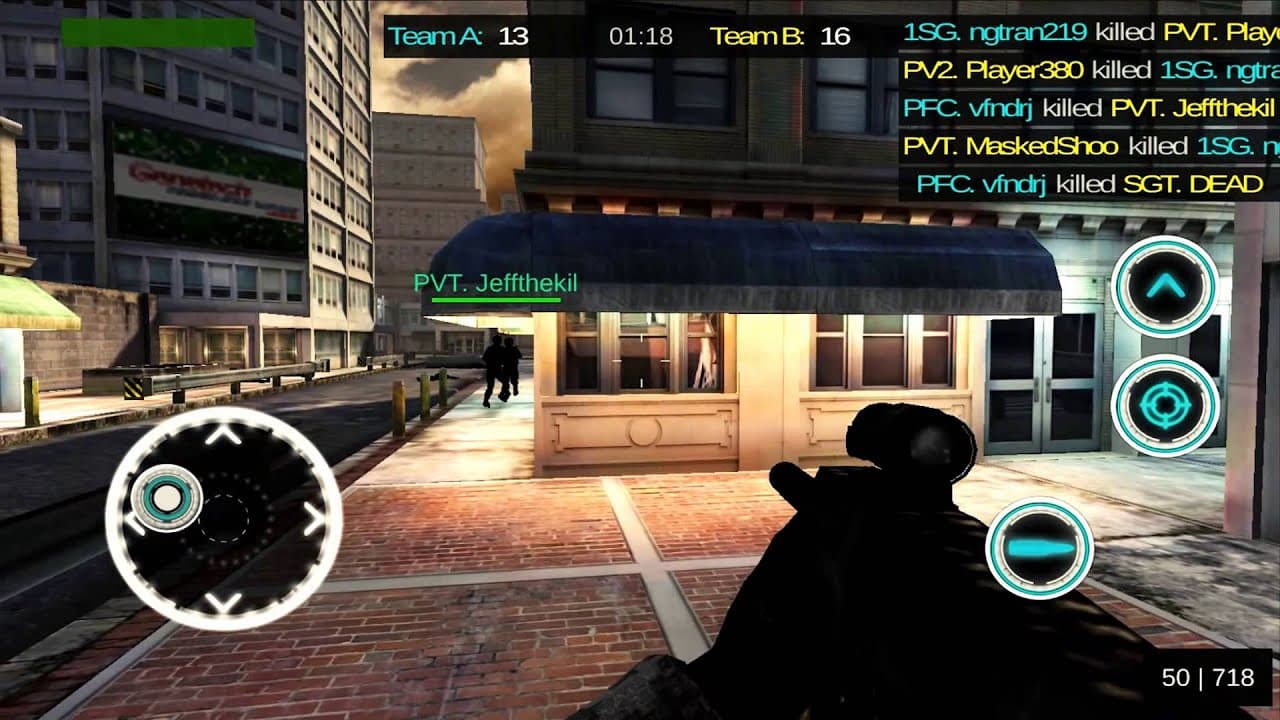Screen dimensions: 1280x720
Task: Tap the PV2. Player380 kill message
Action: tap(1085, 71)
